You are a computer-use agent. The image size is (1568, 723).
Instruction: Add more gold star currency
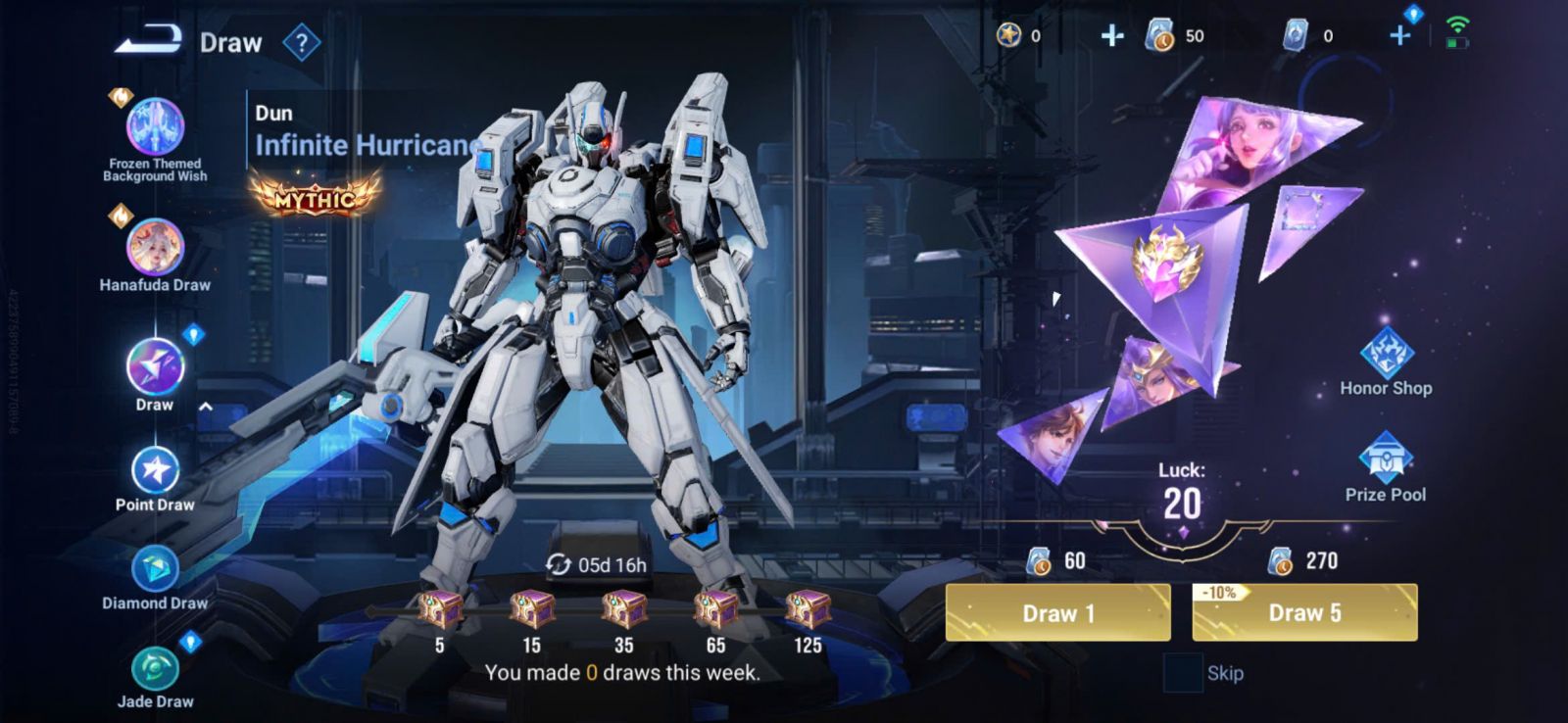pos(1111,36)
